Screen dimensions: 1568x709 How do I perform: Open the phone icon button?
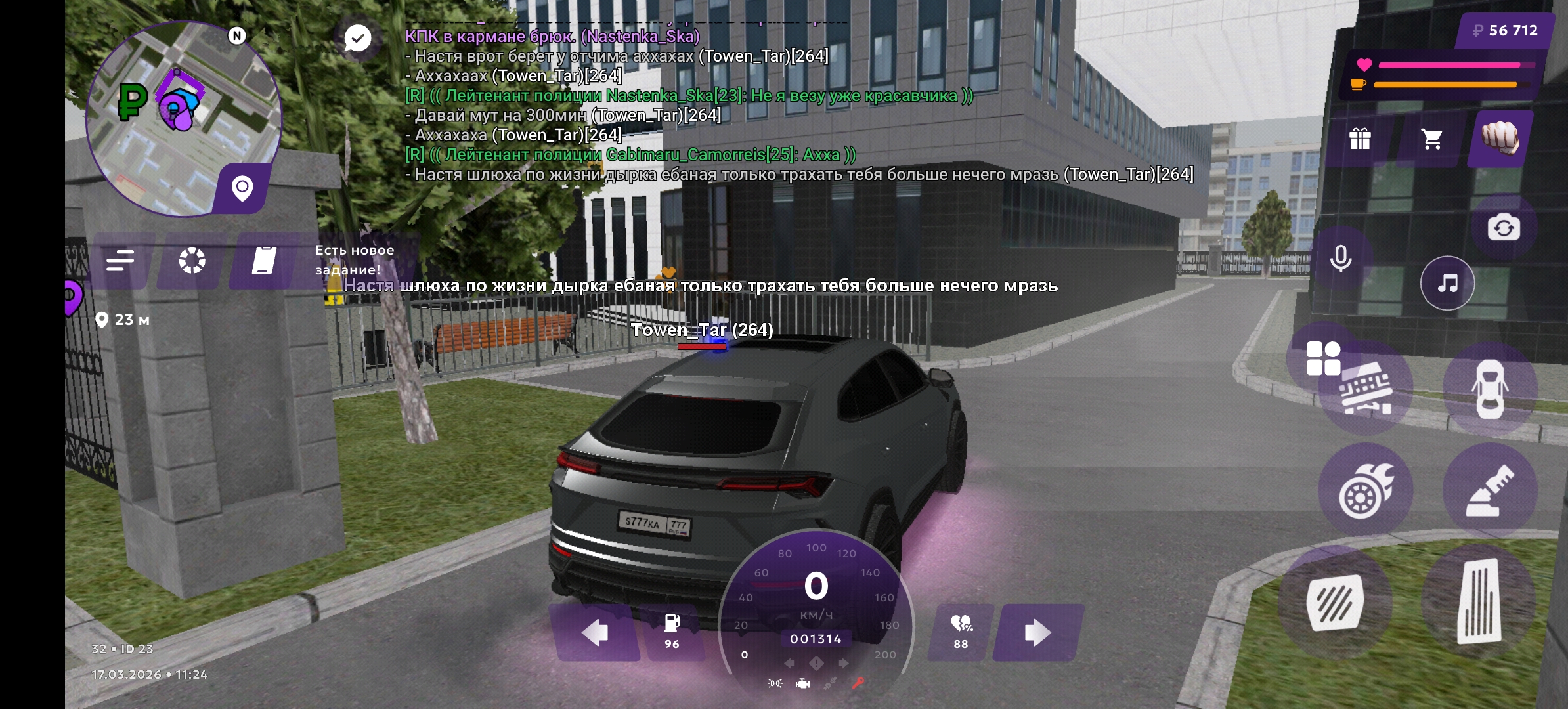click(264, 261)
